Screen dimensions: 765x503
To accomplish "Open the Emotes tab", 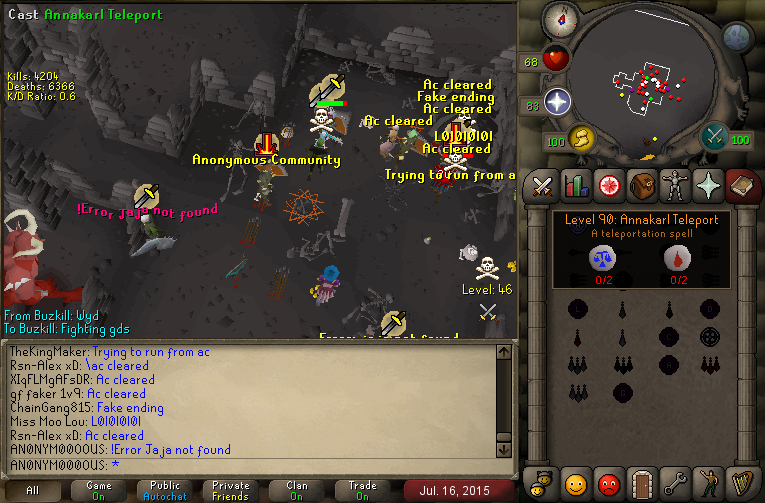I will pos(708,483).
